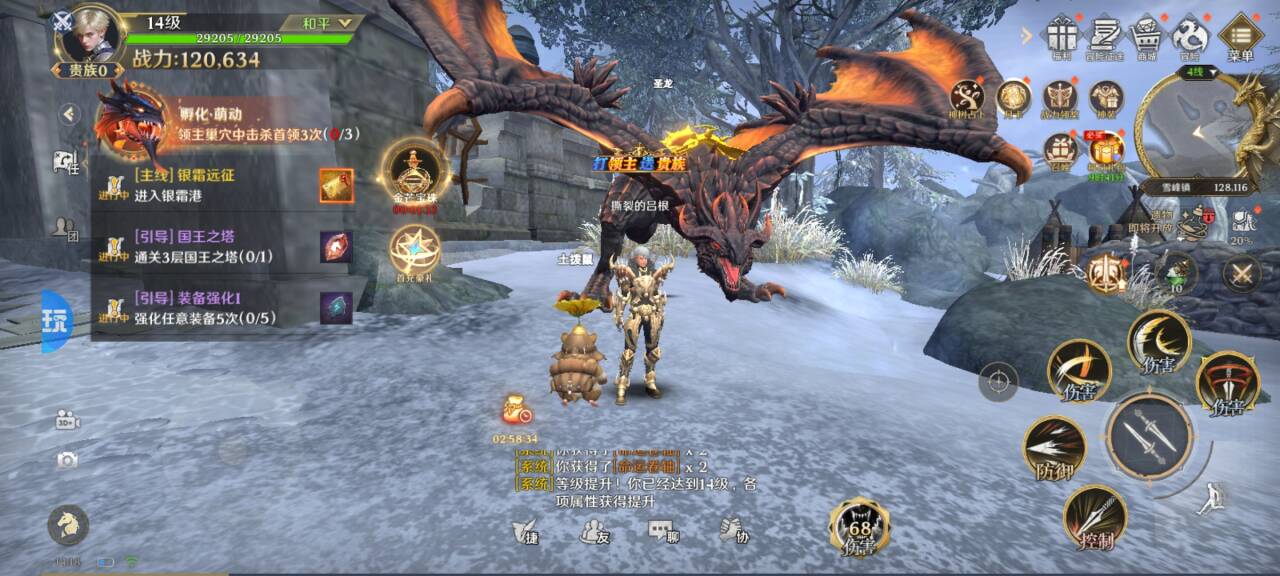Tap the horse mount button
1280x576 pixels.
68,526
